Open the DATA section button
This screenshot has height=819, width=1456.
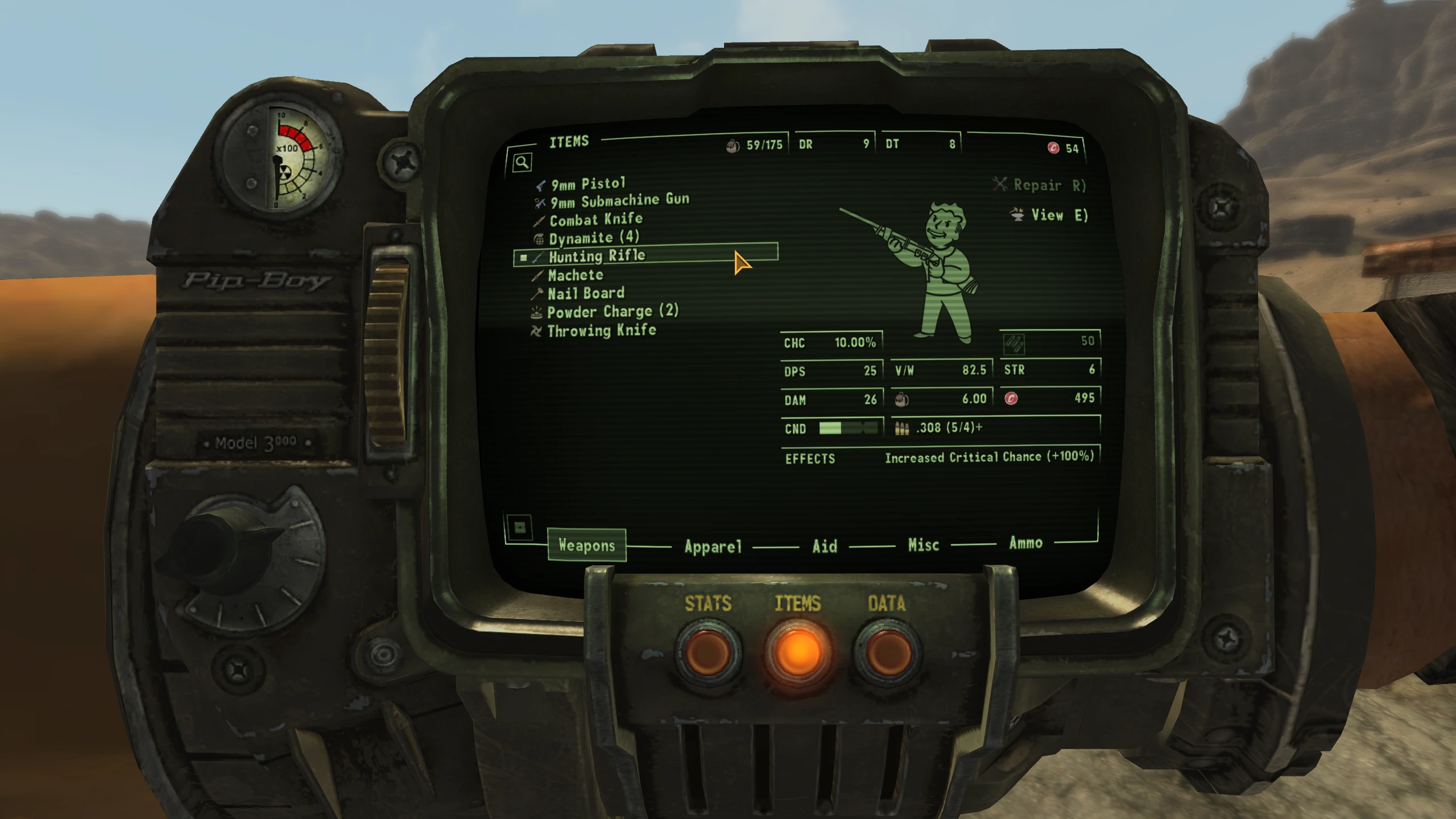887,652
